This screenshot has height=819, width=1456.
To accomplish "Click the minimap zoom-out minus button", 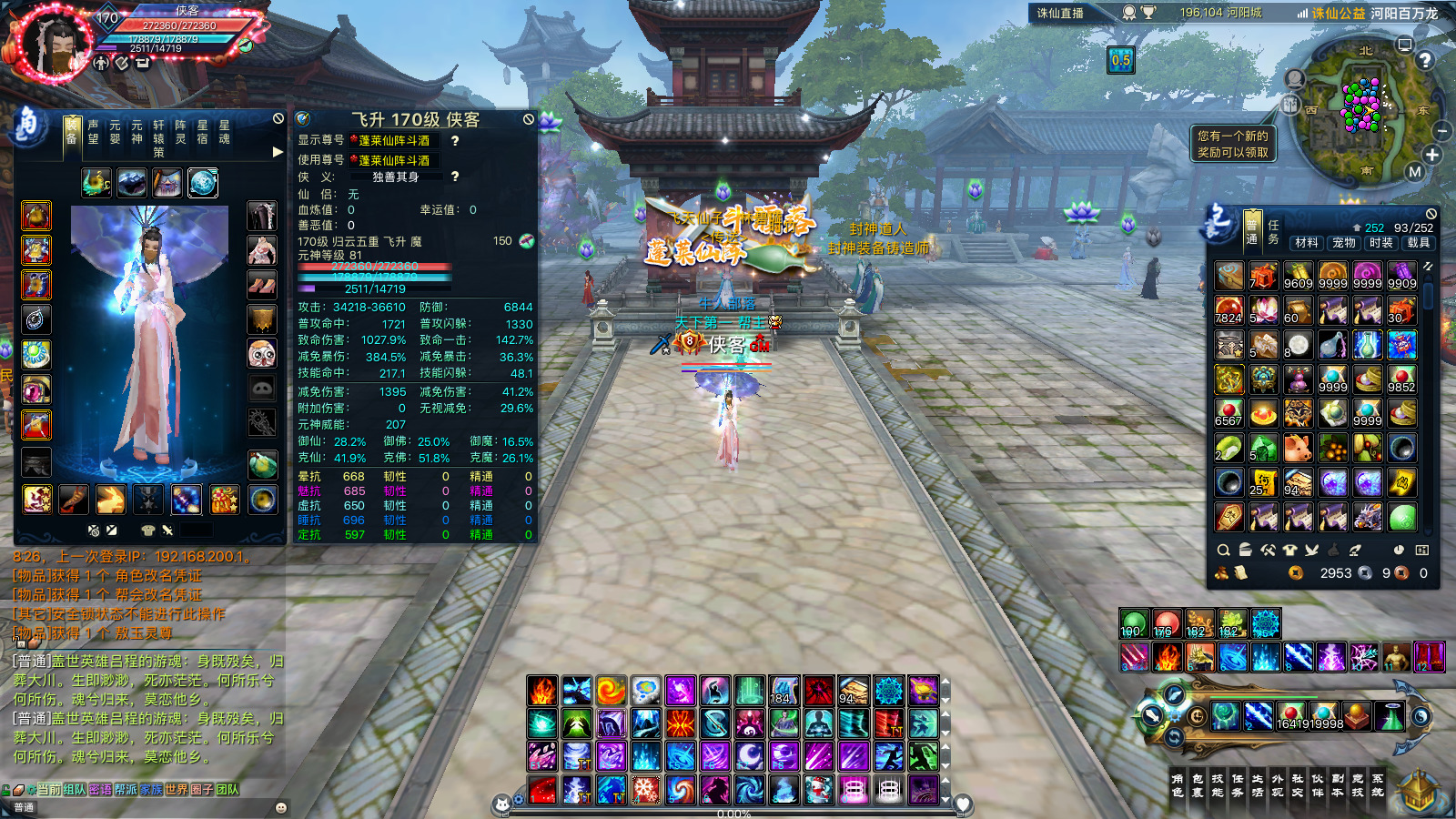I will coord(1441,131).
